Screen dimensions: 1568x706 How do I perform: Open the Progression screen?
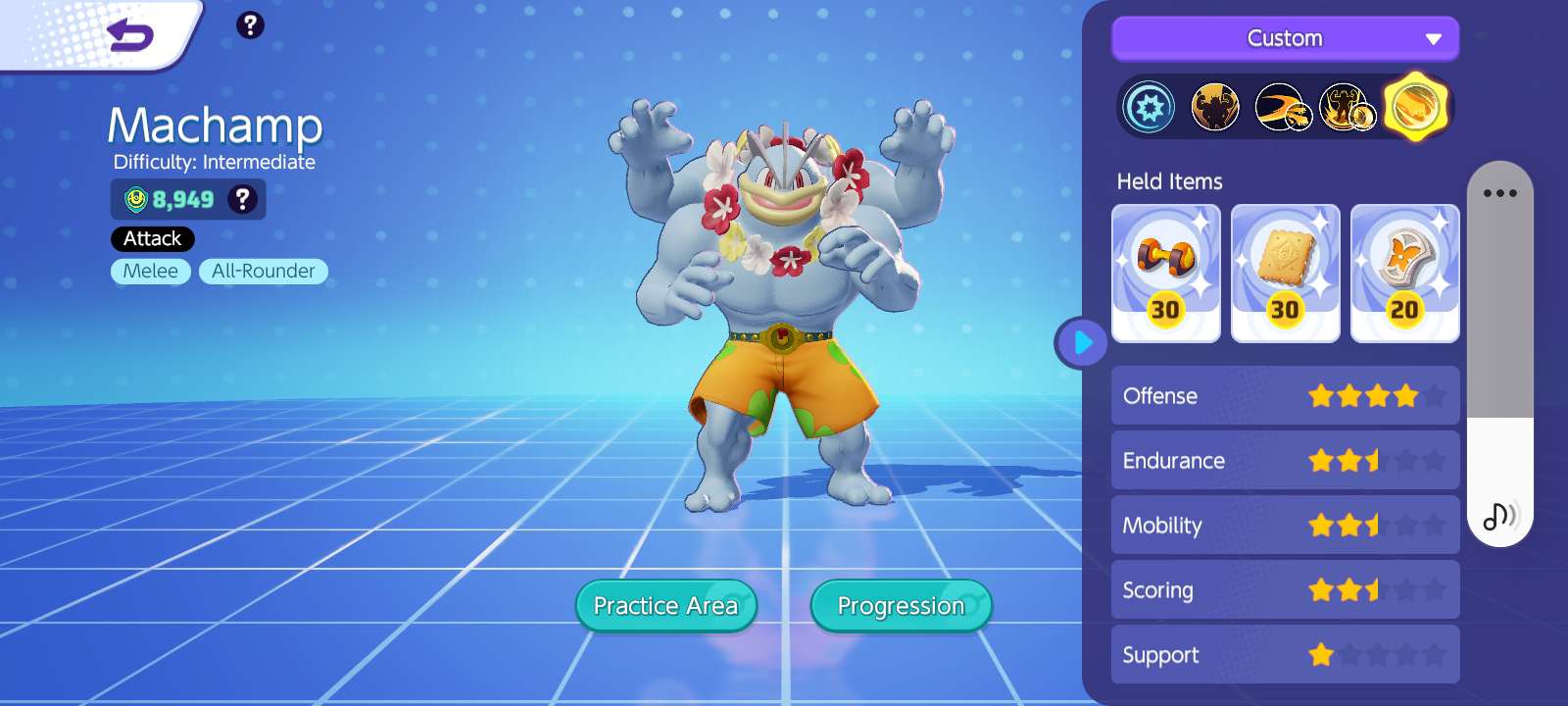(901, 606)
